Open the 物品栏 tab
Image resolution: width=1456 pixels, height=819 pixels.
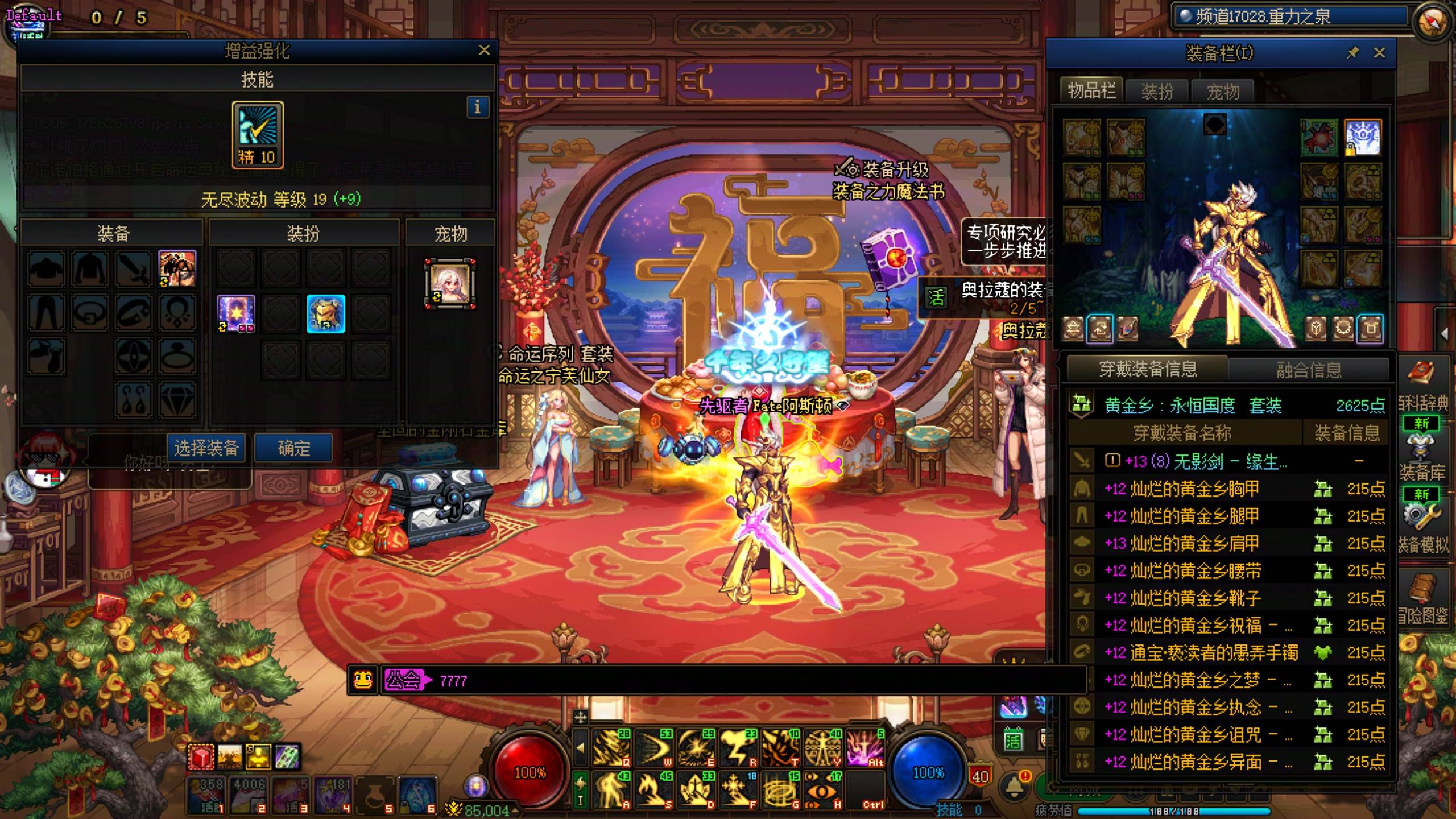tap(1091, 90)
